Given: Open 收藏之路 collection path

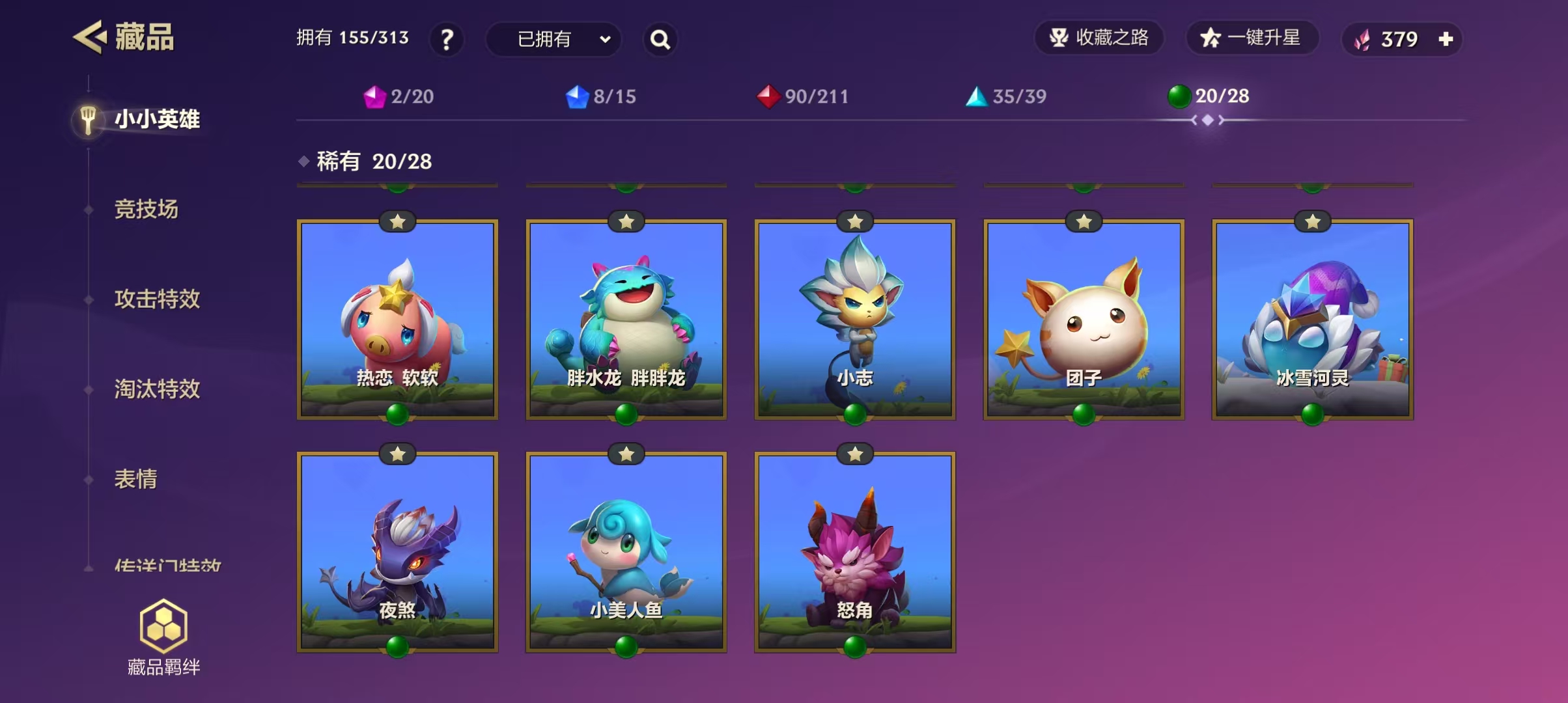Looking at the screenshot, I should coord(1099,38).
